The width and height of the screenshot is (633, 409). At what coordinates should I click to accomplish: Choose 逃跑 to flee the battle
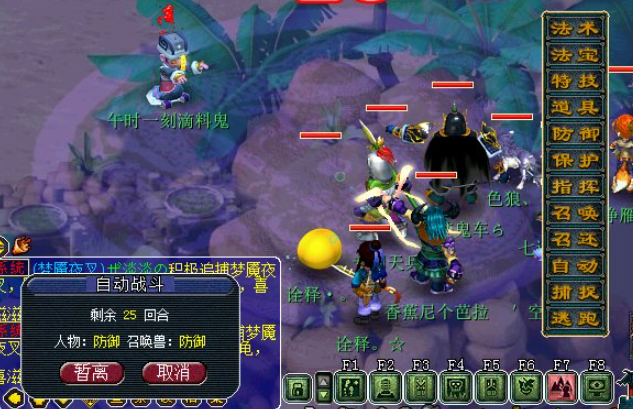[x=575, y=319]
